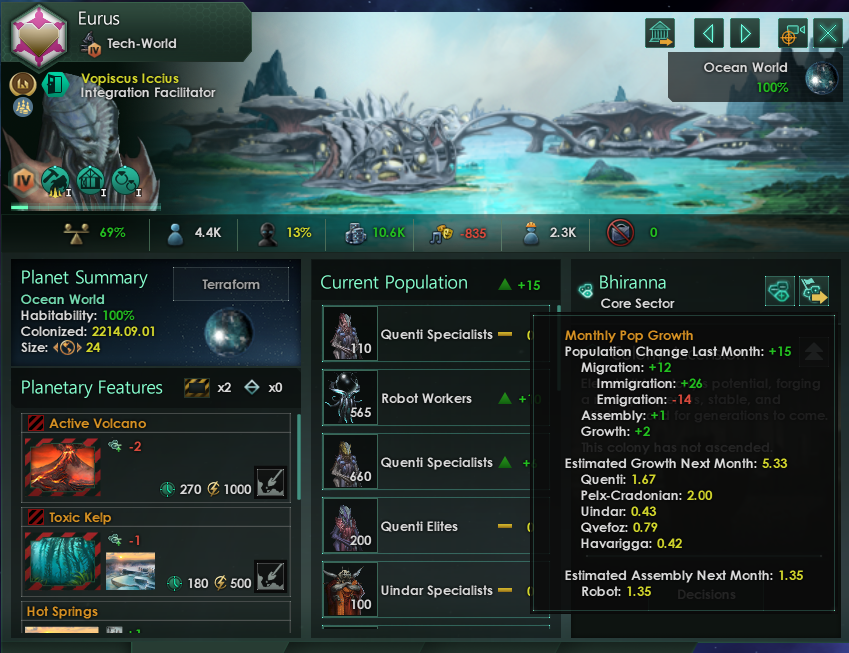Viewport: 849px width, 653px height.
Task: Open the Terraform option
Action: [x=231, y=284]
